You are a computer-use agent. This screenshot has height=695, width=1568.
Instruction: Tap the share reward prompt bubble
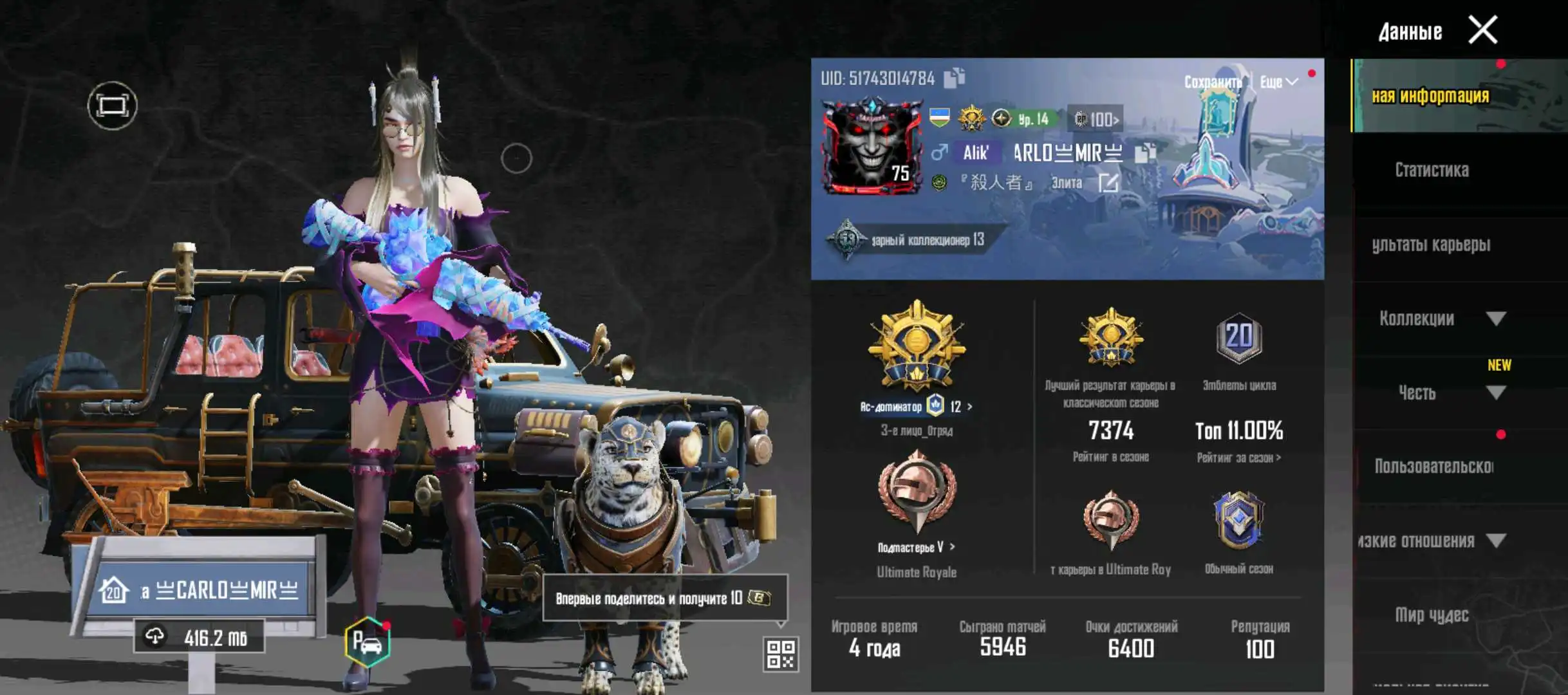click(664, 598)
